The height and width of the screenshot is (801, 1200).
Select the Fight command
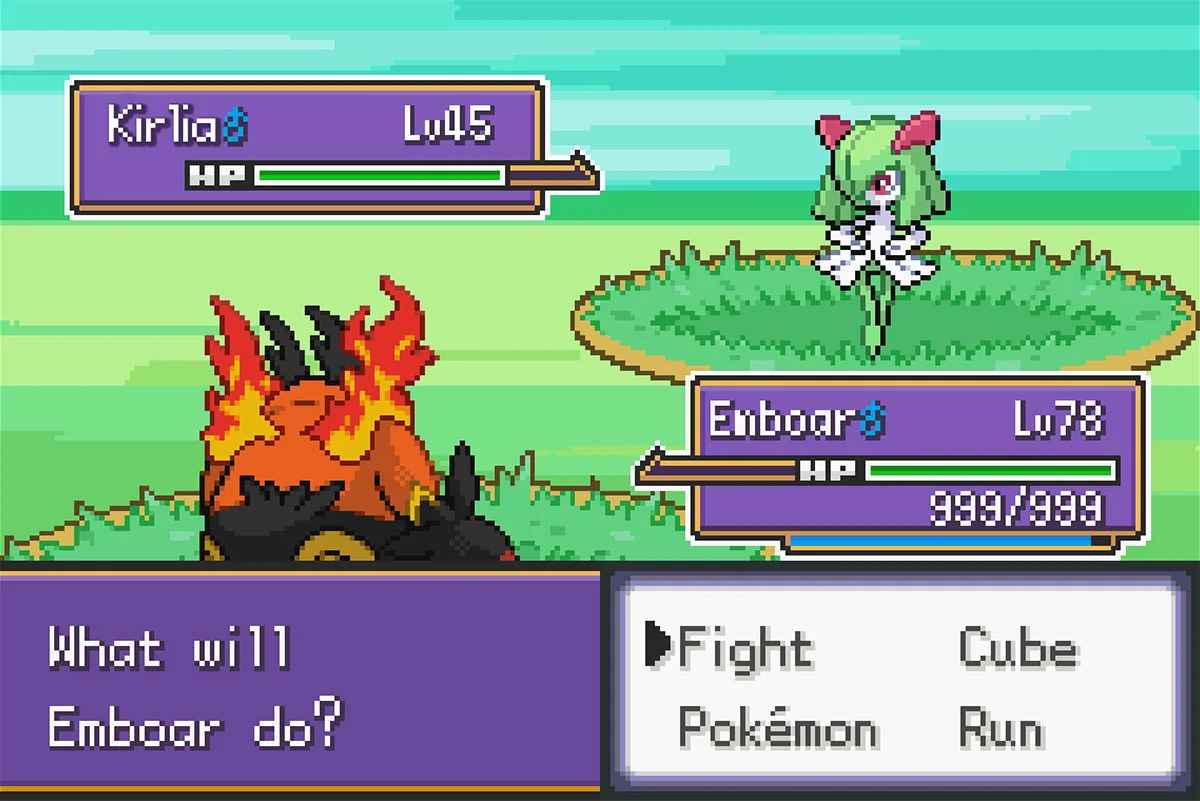tap(745, 648)
